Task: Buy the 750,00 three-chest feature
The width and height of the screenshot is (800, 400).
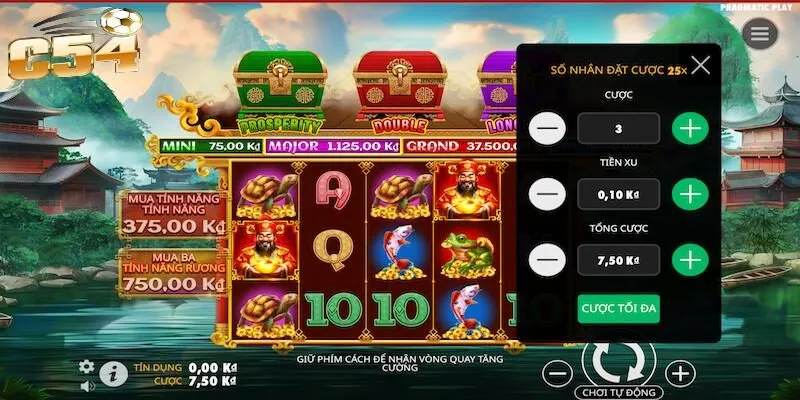Action: [172, 272]
